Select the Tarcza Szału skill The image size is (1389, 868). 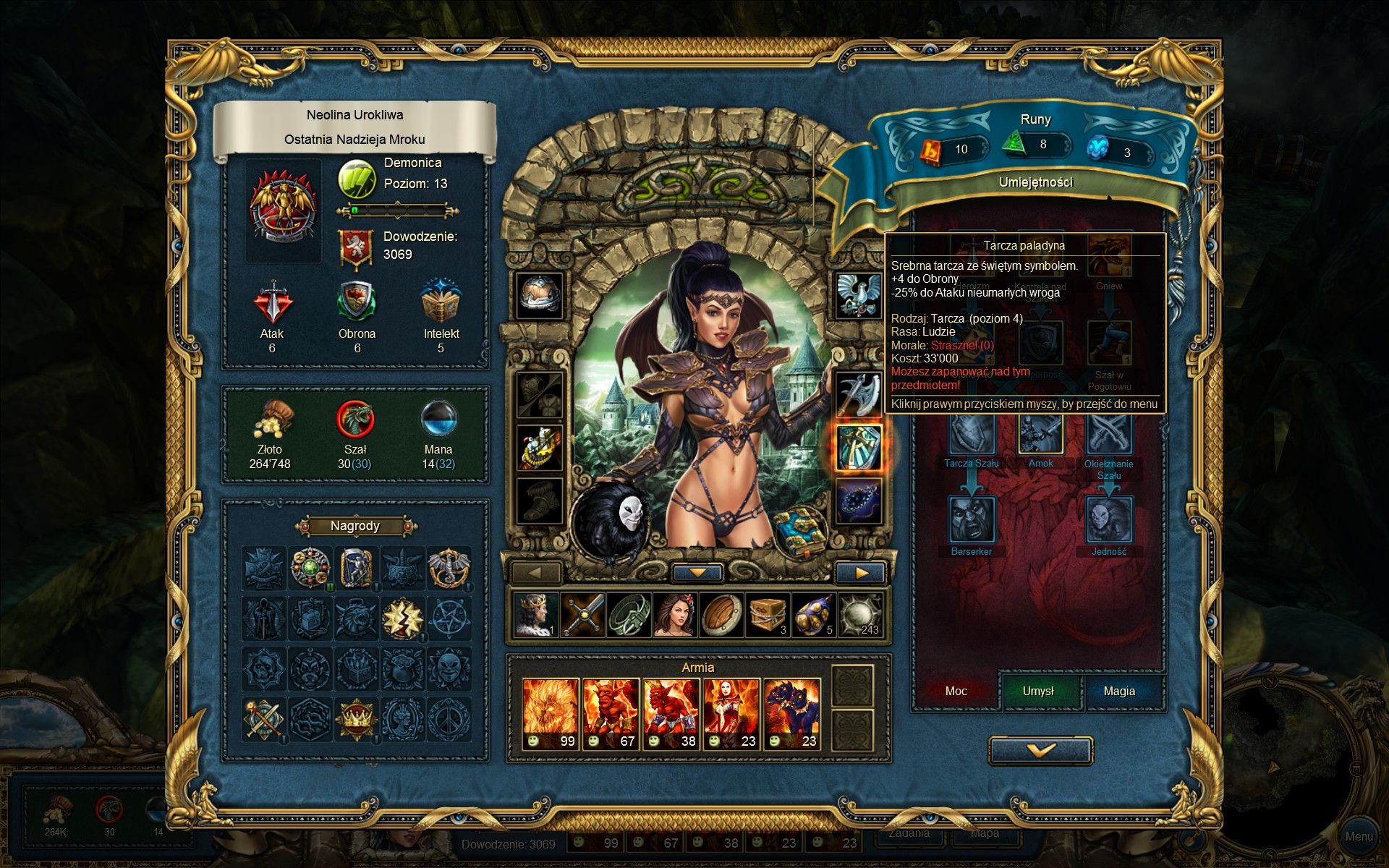pos(971,434)
